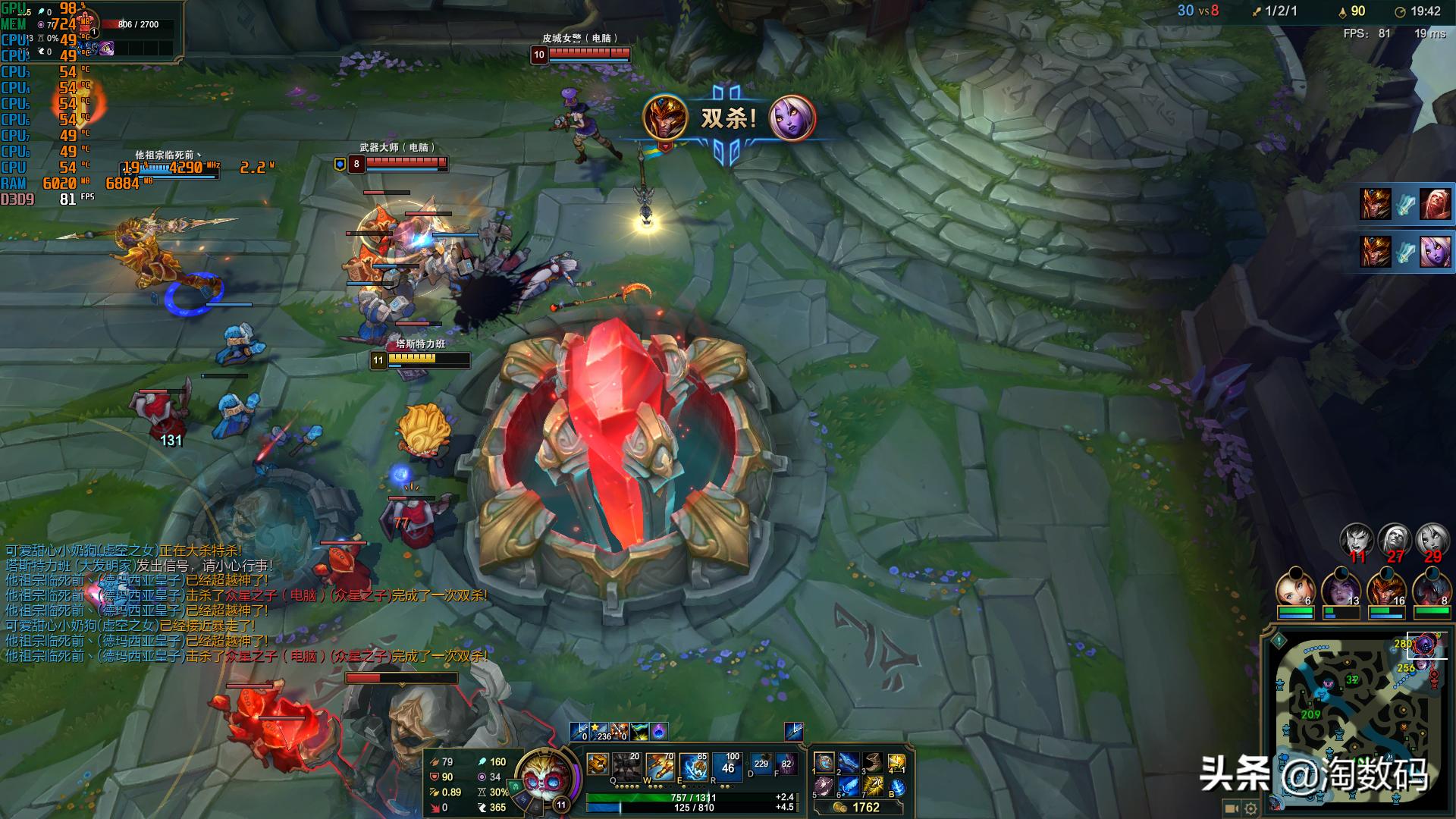
Task: Cast the W rocket barrage ability
Action: pyautogui.click(x=660, y=767)
